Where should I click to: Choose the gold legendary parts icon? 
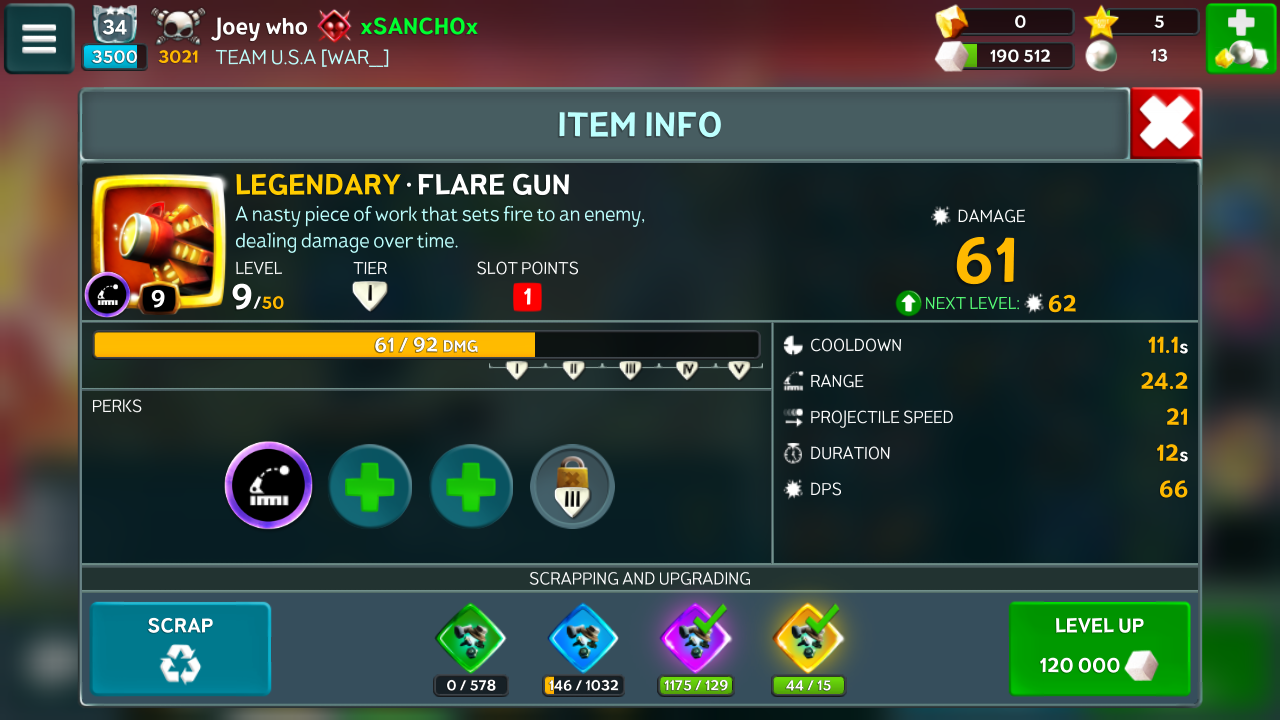pos(808,638)
